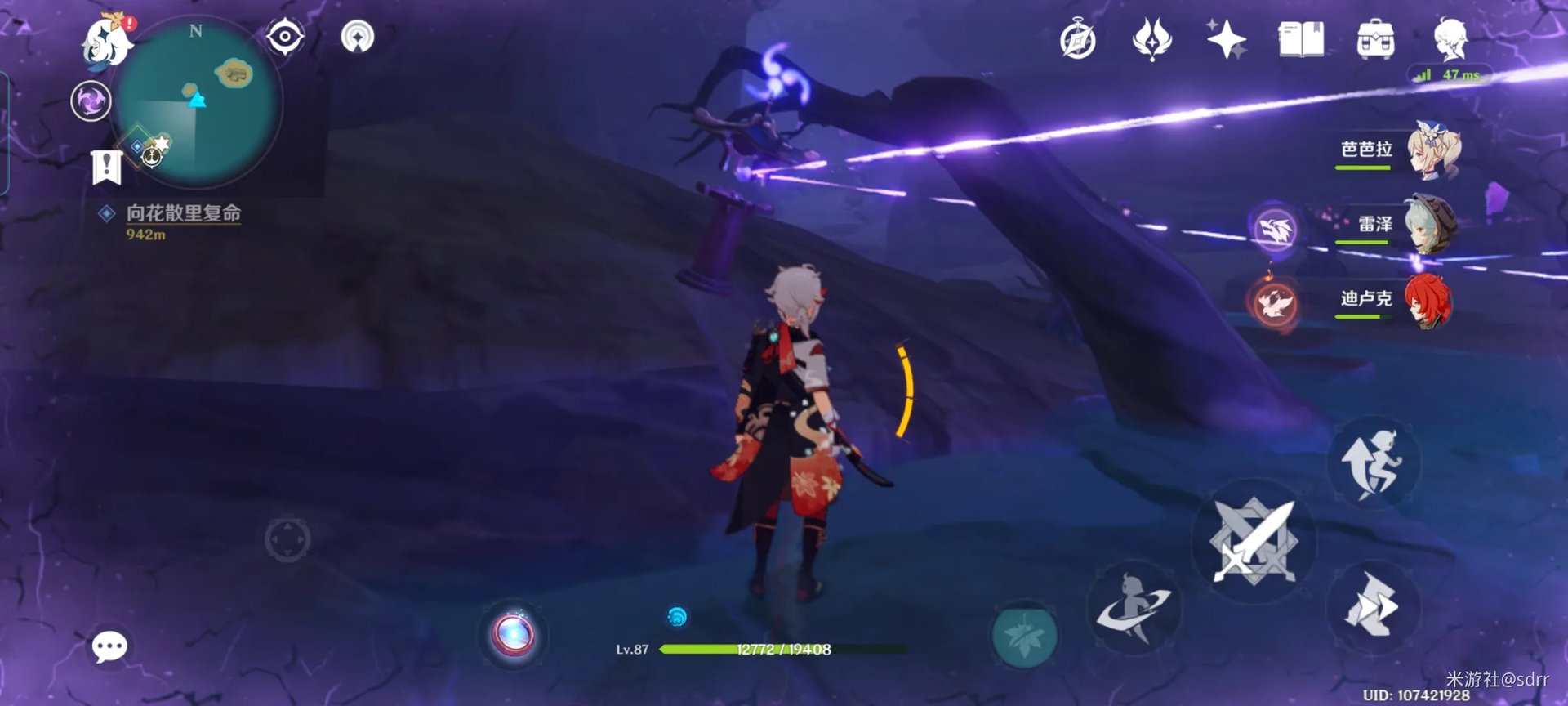Open the compass events icon

[x=1077, y=40]
